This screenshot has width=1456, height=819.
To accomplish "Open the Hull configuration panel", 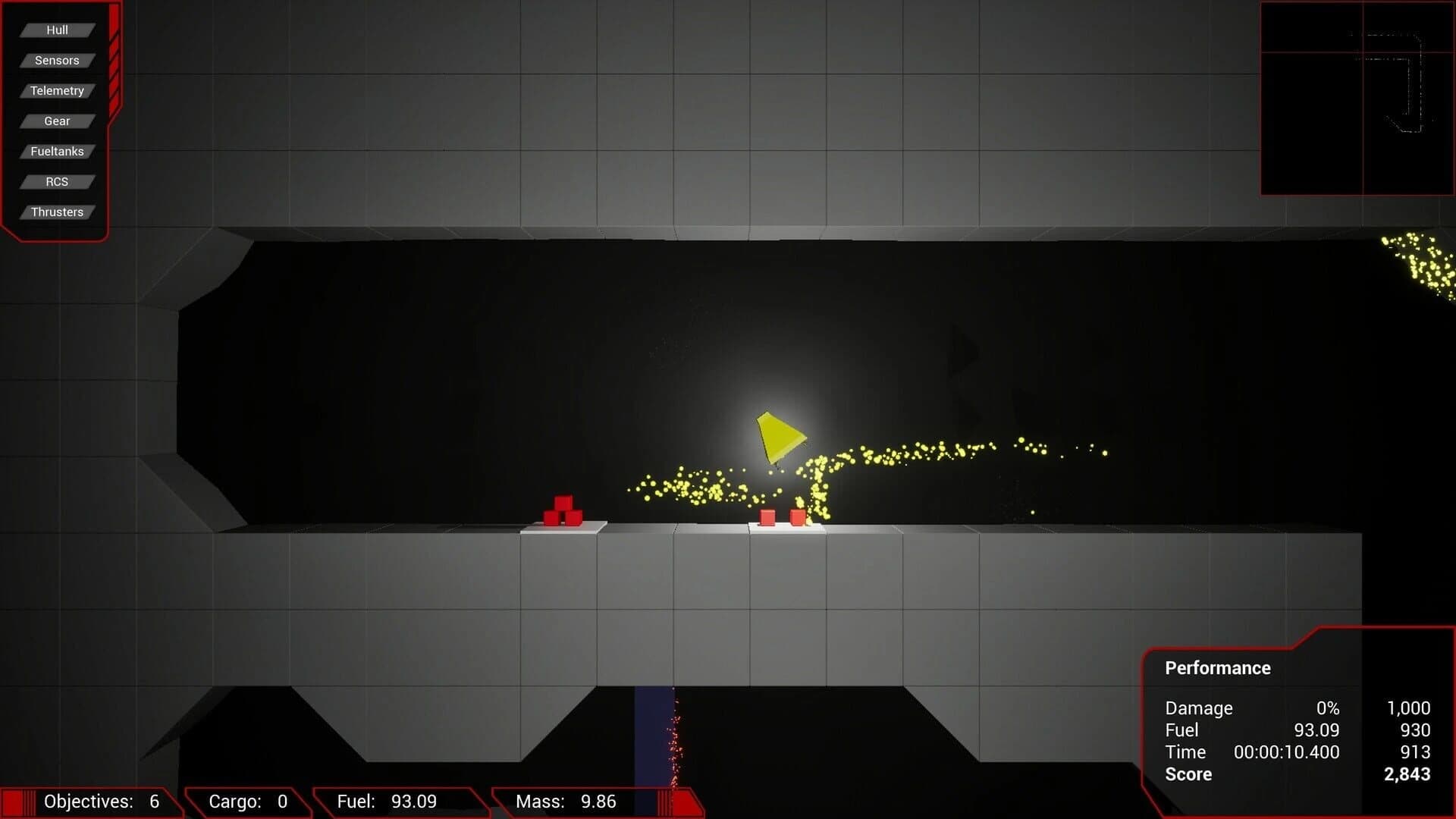I will click(57, 30).
